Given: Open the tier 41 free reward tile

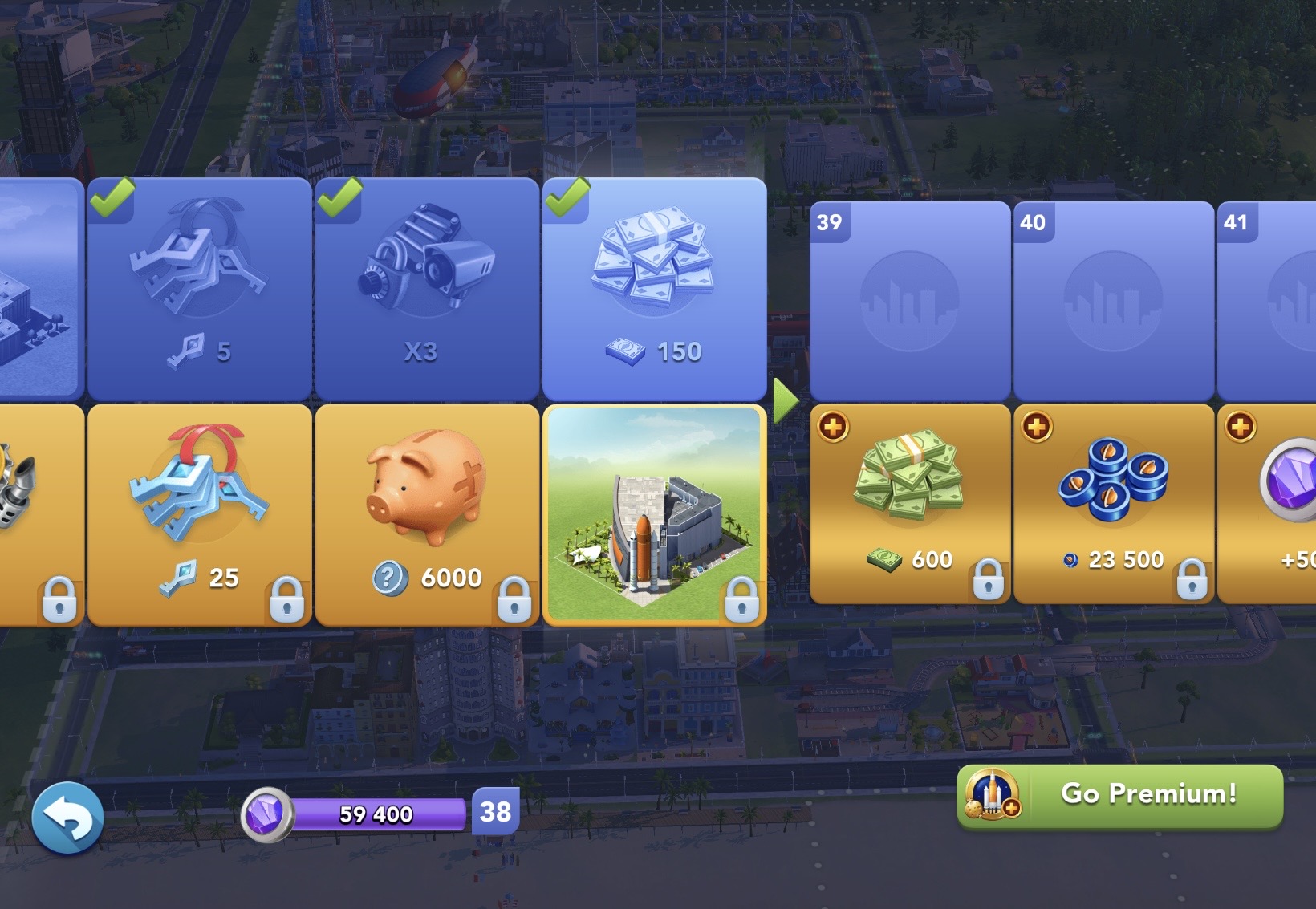Looking at the screenshot, I should pyautogui.click(x=1268, y=301).
